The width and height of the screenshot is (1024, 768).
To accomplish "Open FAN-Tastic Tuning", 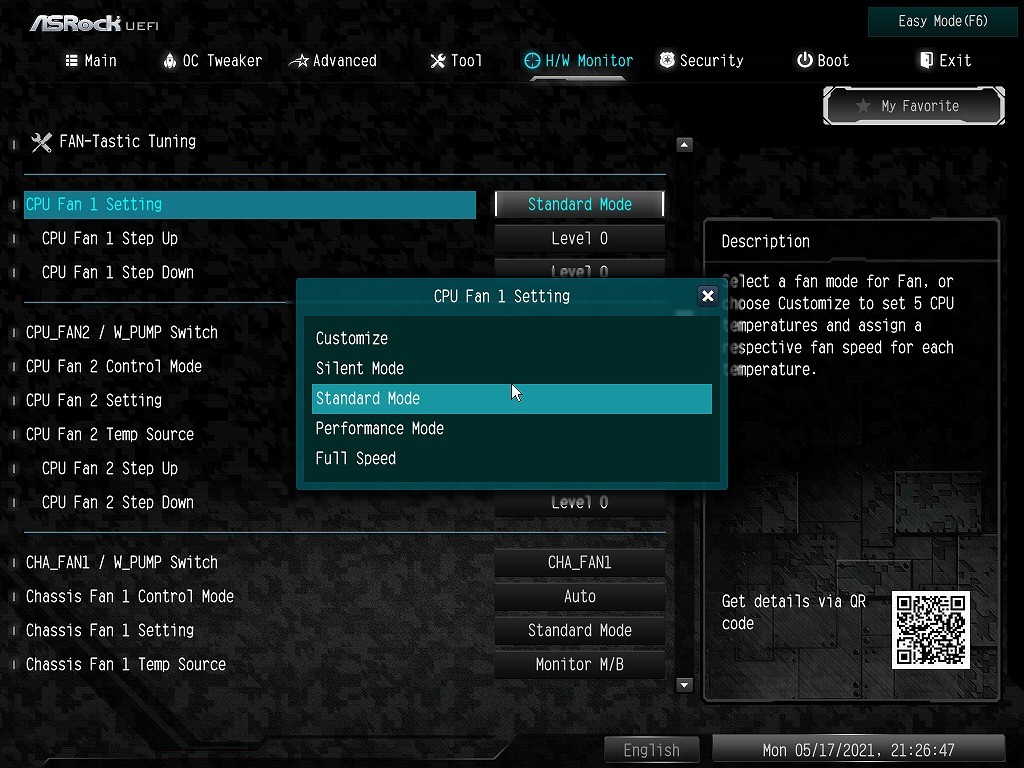I will [x=127, y=141].
